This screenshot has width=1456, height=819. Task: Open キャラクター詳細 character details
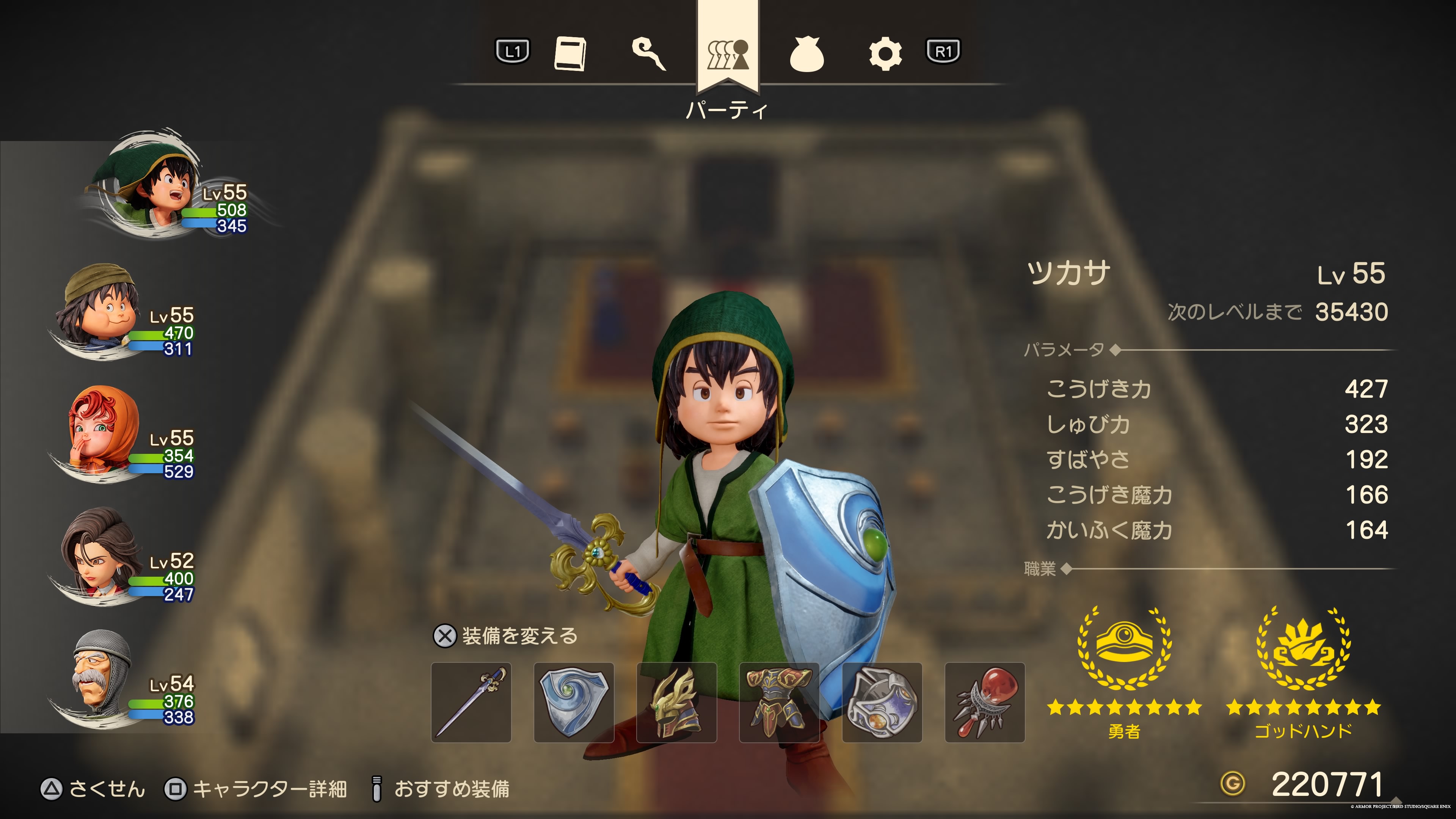pyautogui.click(x=269, y=789)
